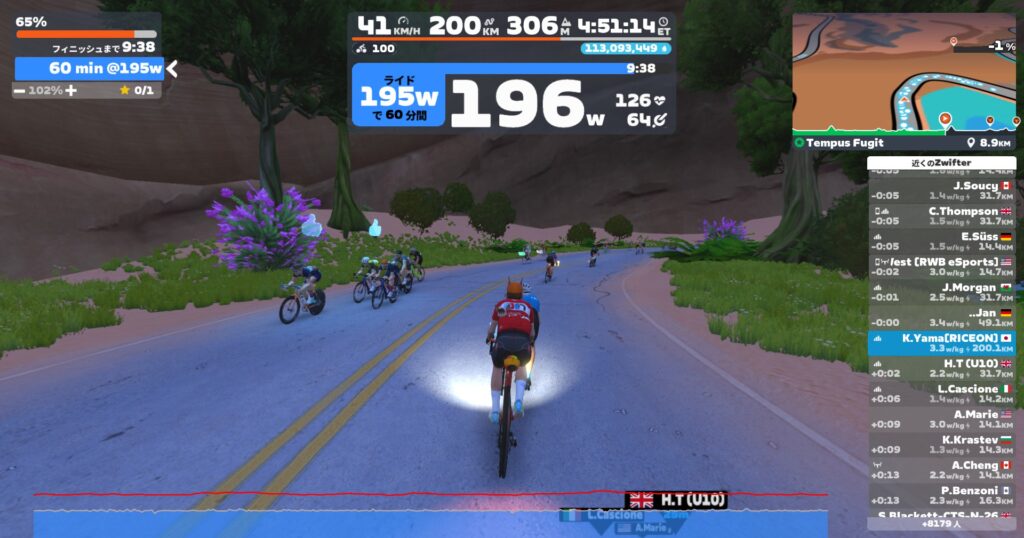This screenshot has width=1024, height=538.
Task: Show the +8179 more riders footer
Action: pyautogui.click(x=941, y=523)
